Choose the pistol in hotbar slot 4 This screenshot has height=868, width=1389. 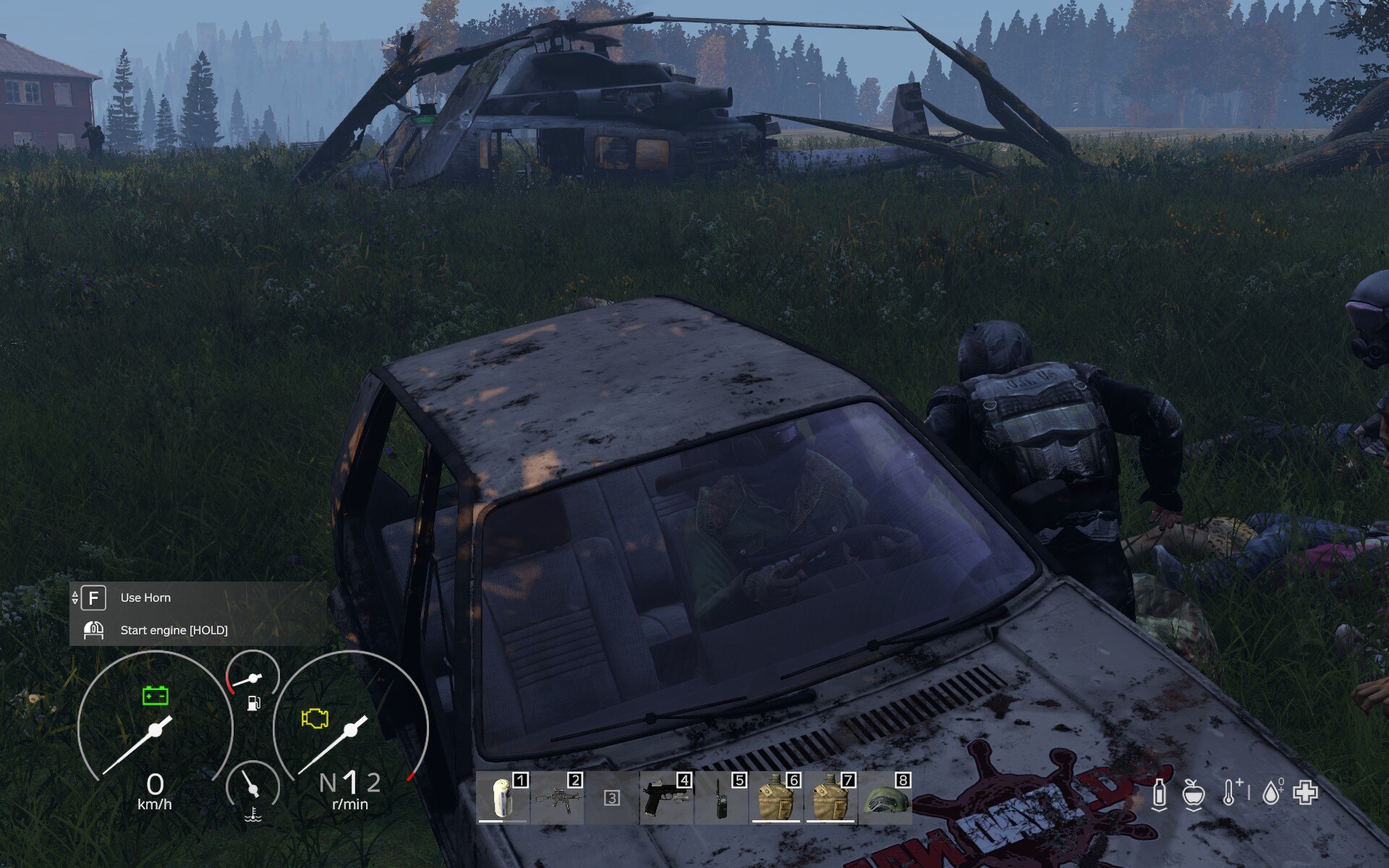click(666, 798)
